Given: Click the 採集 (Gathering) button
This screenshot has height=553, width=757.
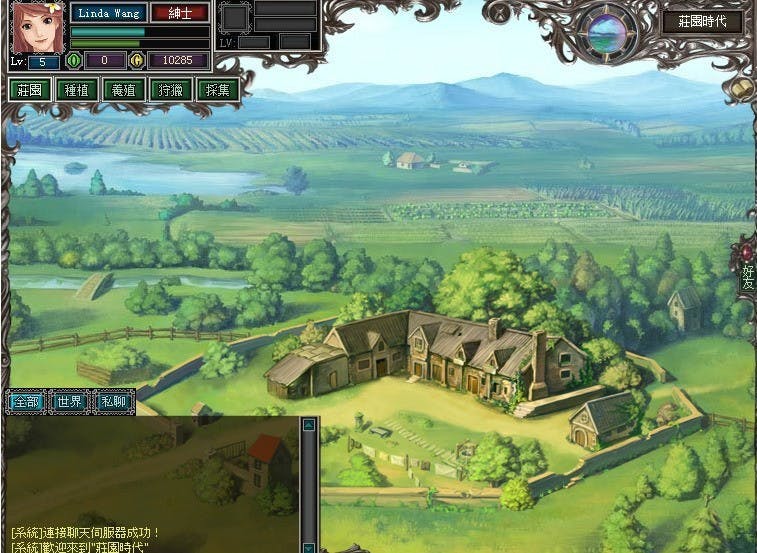Looking at the screenshot, I should [217, 89].
